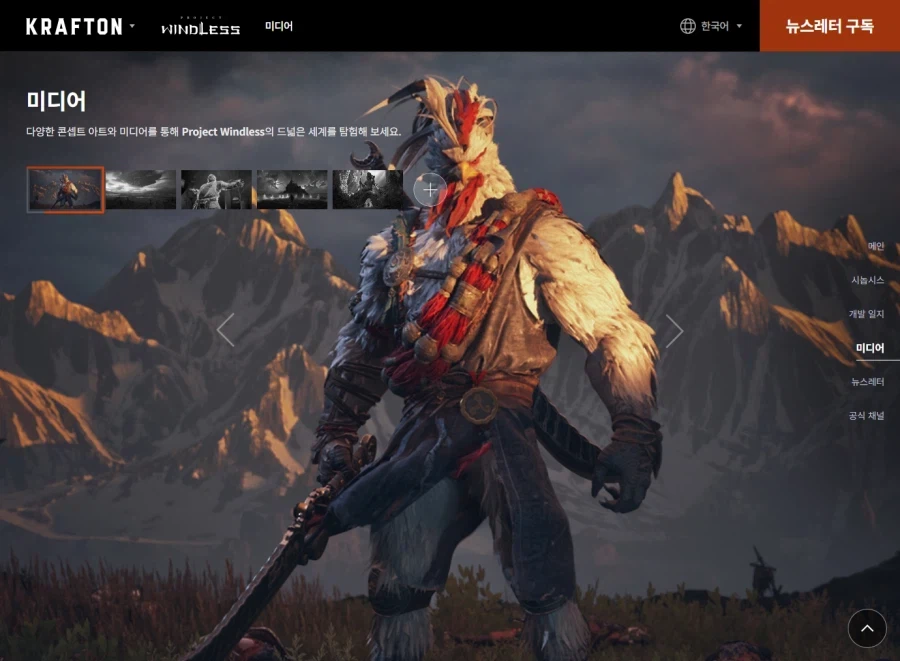This screenshot has width=900, height=661.
Task: Open the 한국어 language selector
Action: click(711, 26)
